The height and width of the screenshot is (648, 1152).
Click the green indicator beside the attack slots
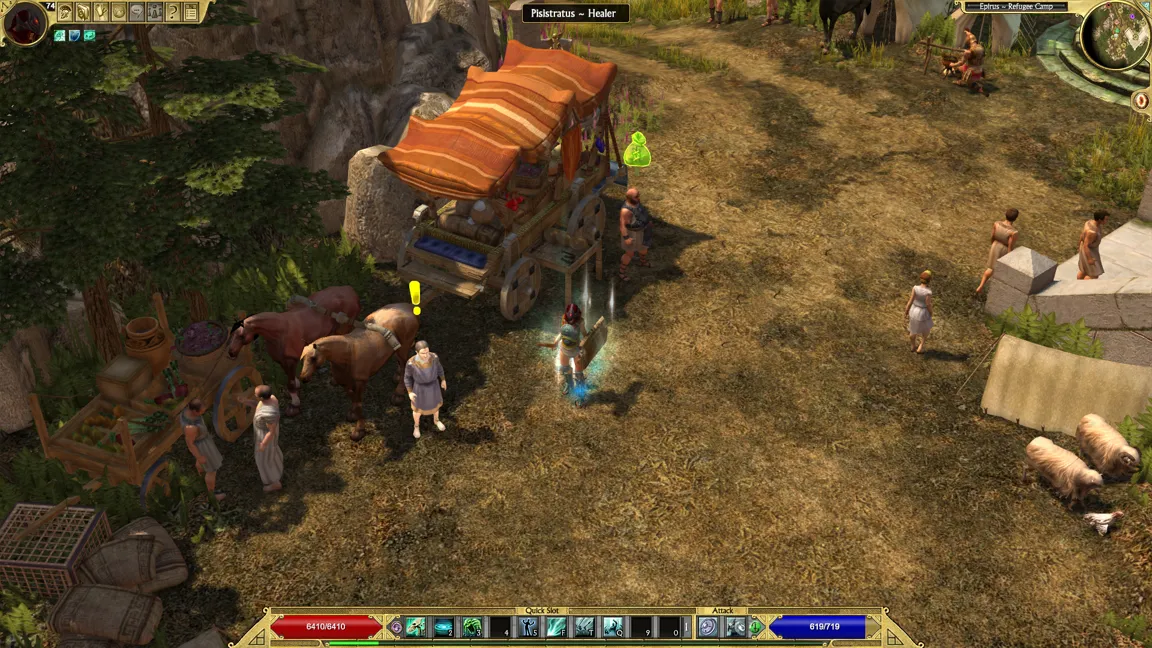[757, 627]
